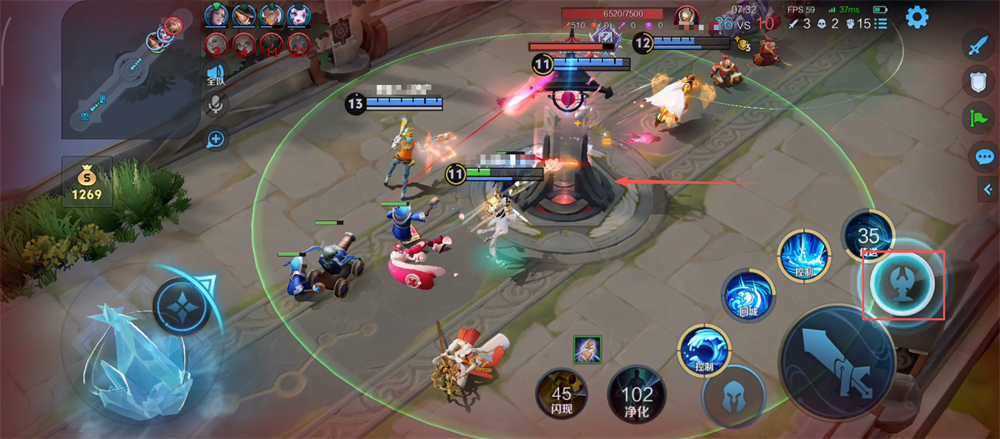Collapse the side signal panel arrow
1000x439 pixels.
point(988,190)
